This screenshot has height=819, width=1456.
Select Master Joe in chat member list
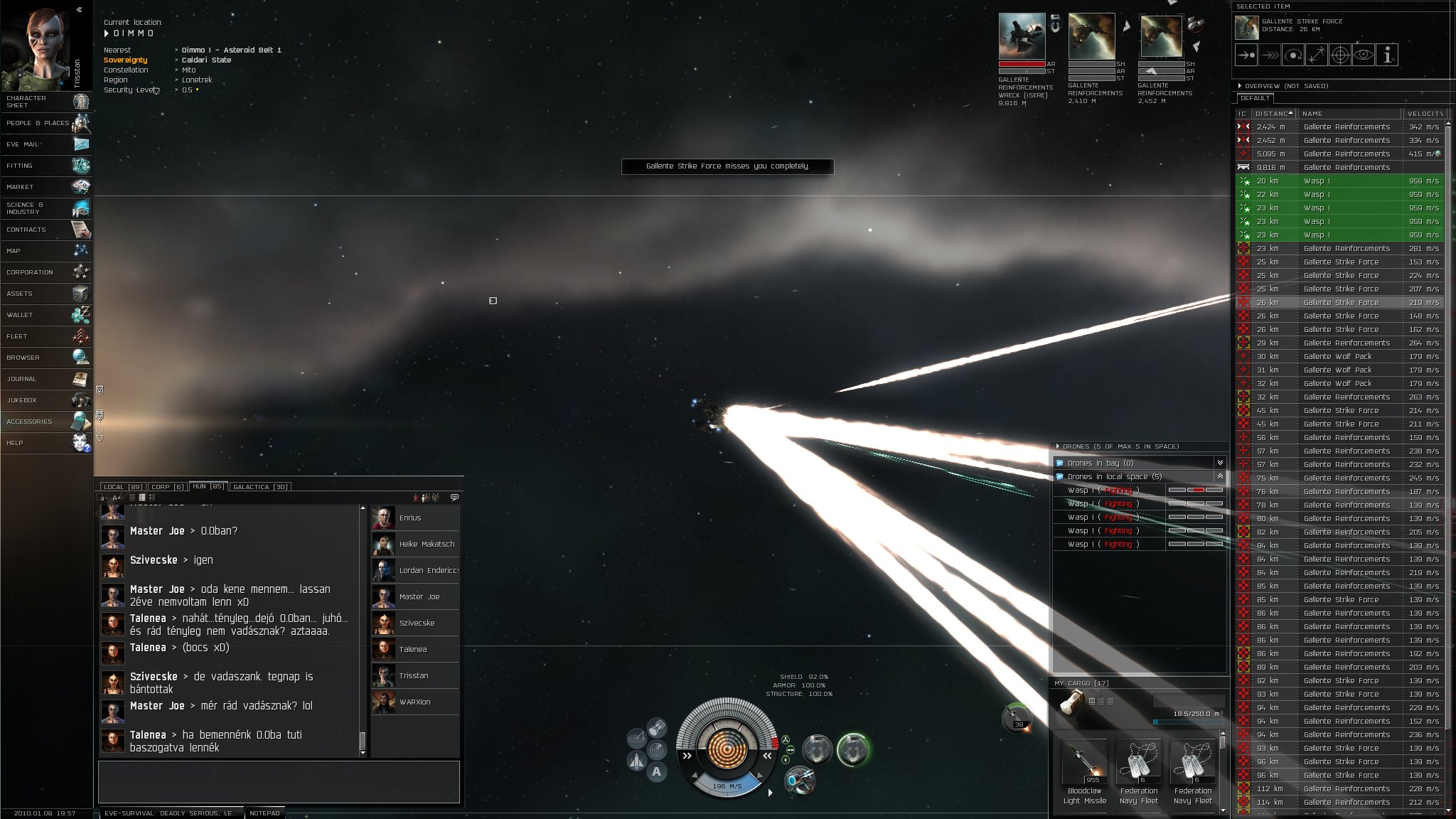pyautogui.click(x=419, y=597)
